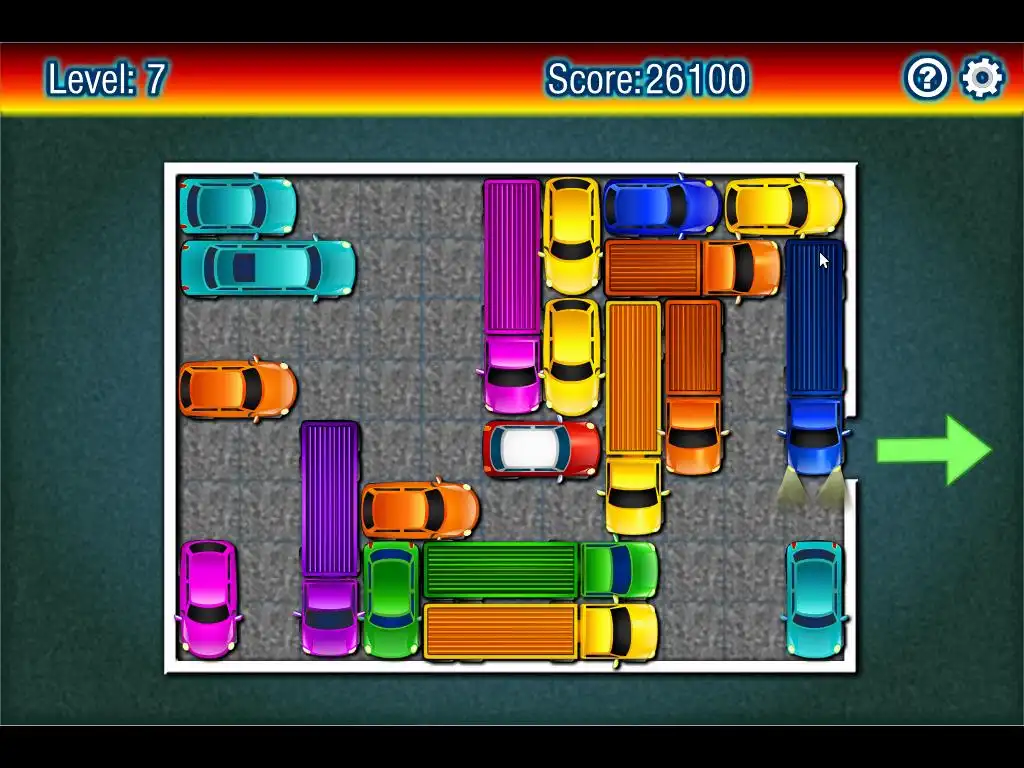Pick the navy truck with headlights on

[x=815, y=356]
